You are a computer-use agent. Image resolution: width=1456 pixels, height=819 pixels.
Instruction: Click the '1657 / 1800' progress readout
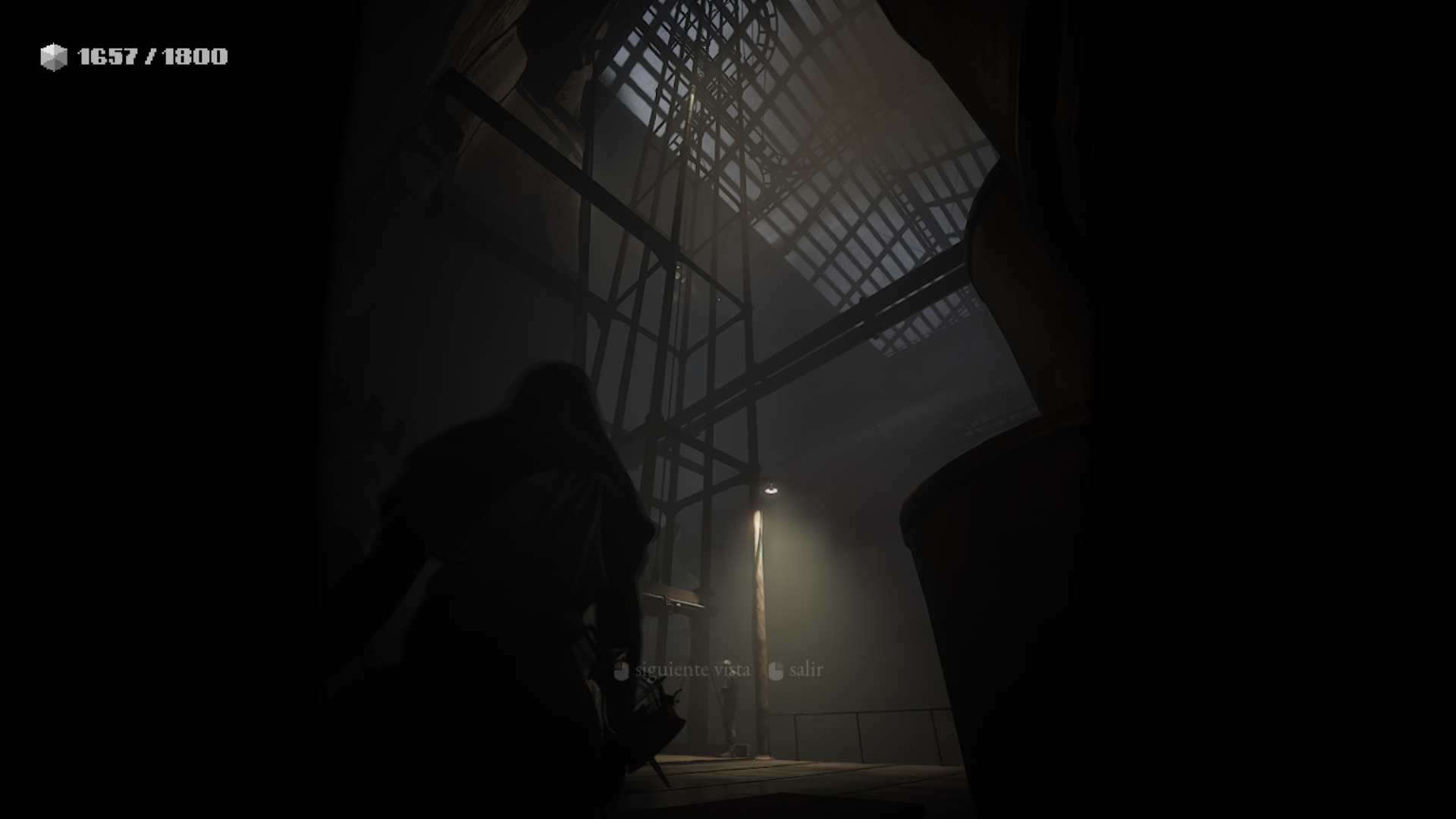(x=152, y=55)
